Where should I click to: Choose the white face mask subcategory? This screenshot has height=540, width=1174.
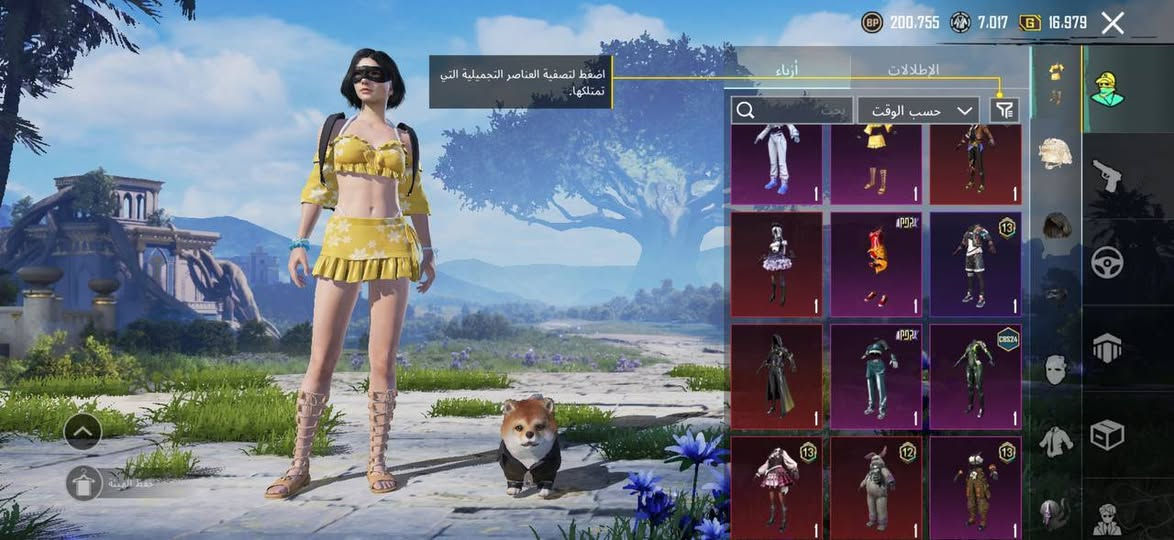point(1056,369)
